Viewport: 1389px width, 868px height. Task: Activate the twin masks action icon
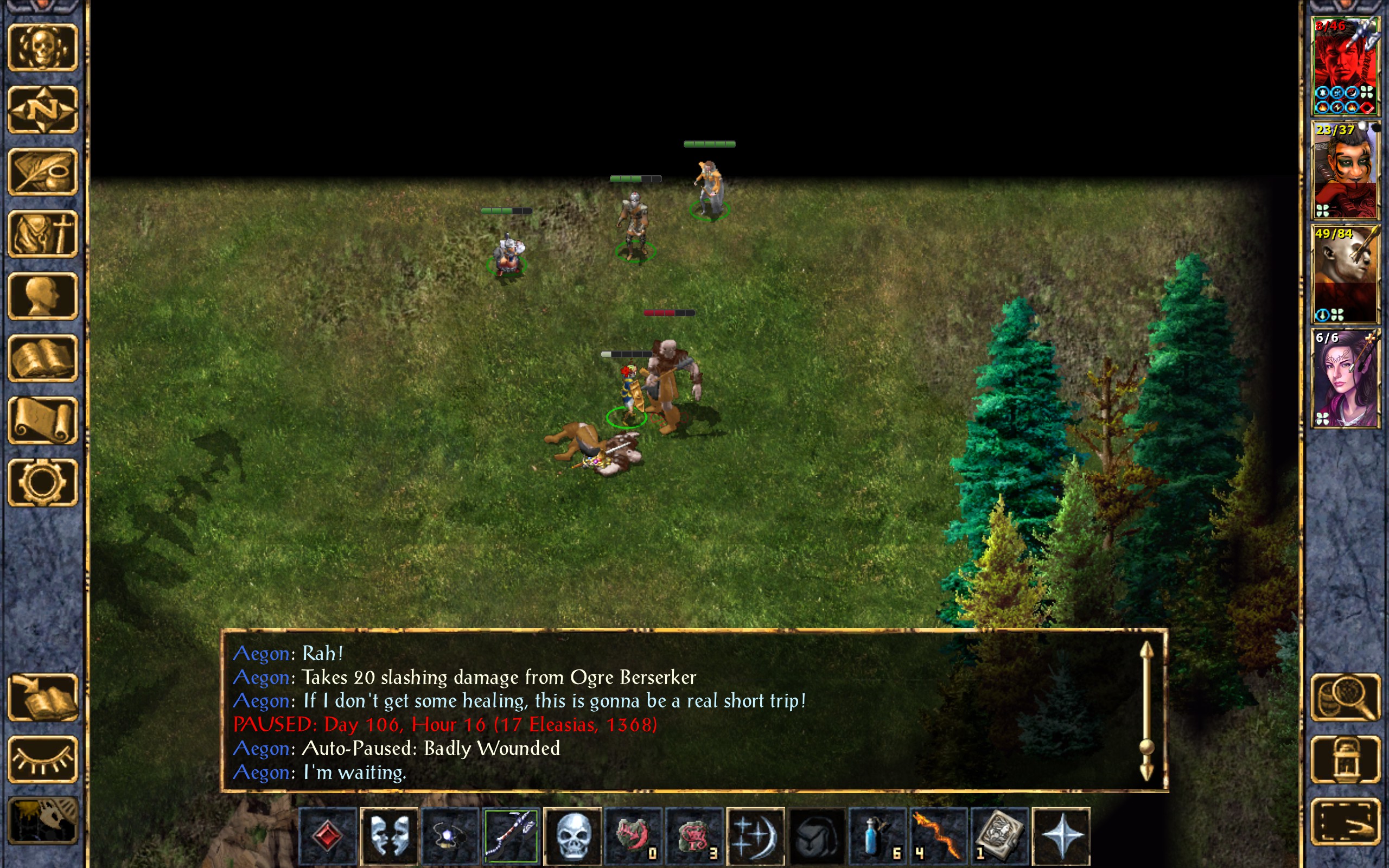pos(389,836)
